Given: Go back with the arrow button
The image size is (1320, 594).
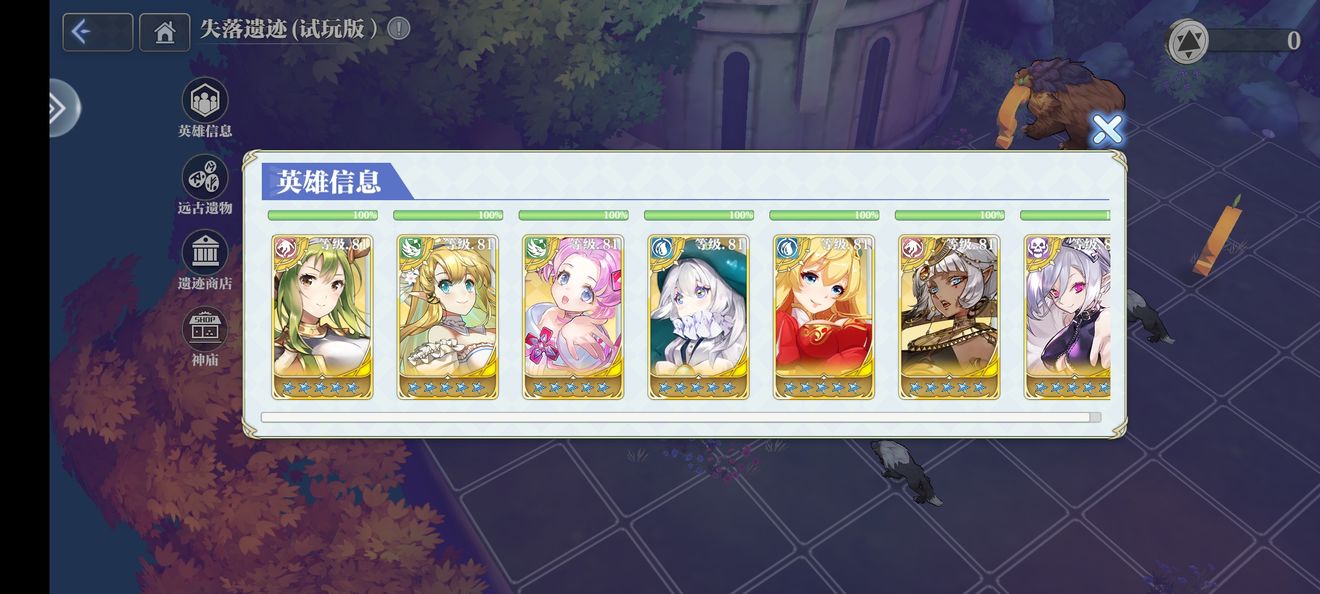Looking at the screenshot, I should 97,32.
